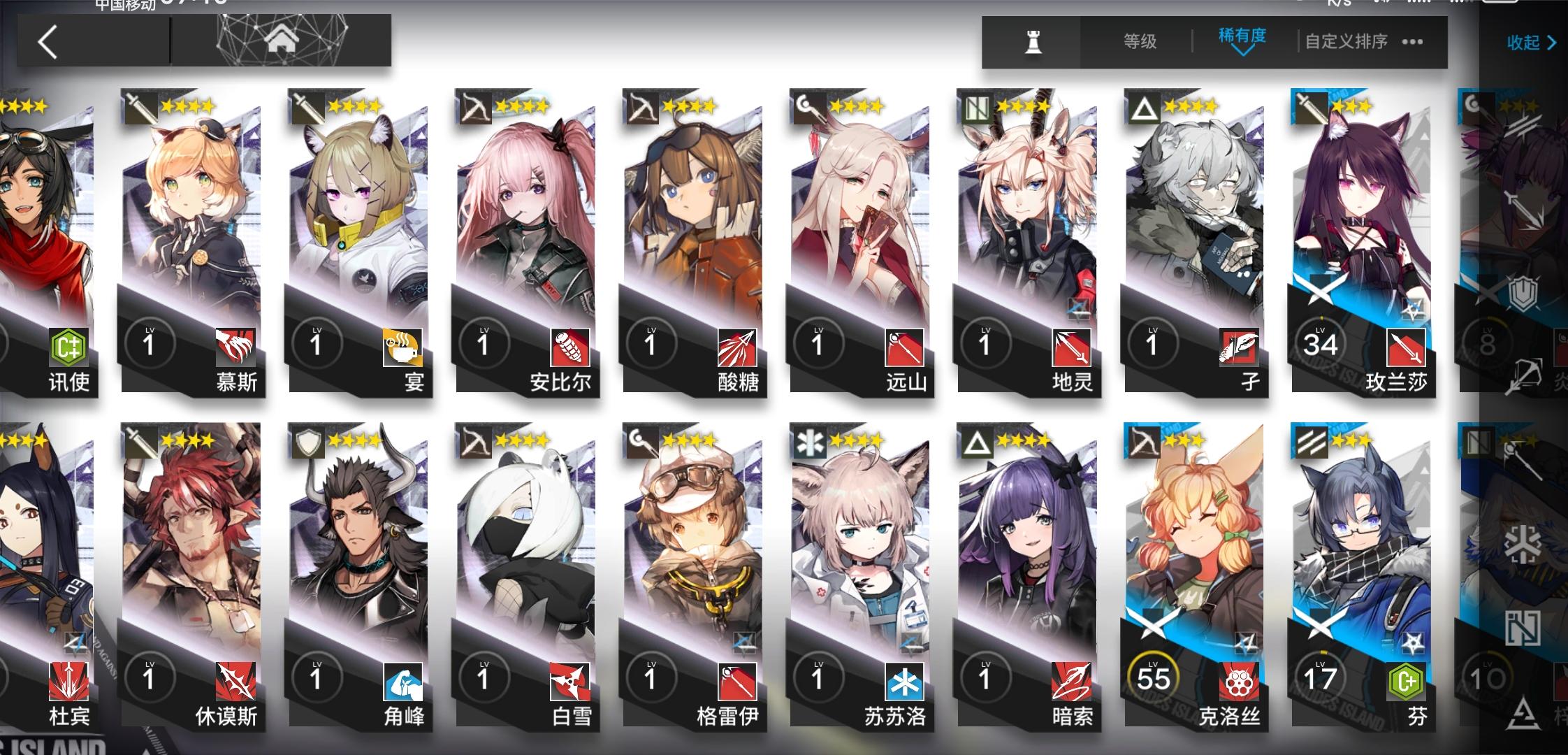The image size is (1568, 755).
Task: Collapse the panel using 收起
Action: pos(1530,42)
